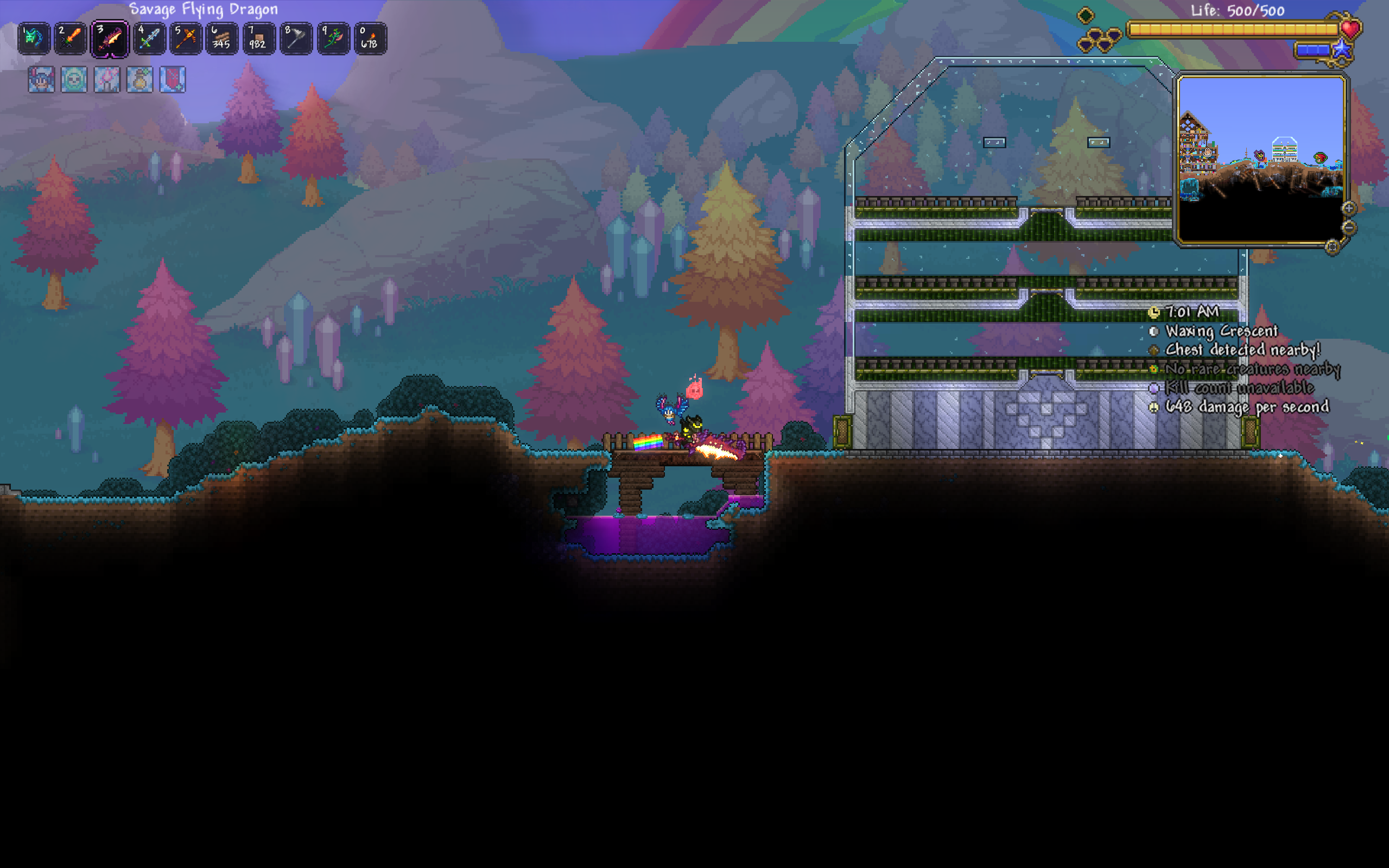This screenshot has width=1389, height=868.
Task: Select the wood stack of 345
Action: point(222,39)
